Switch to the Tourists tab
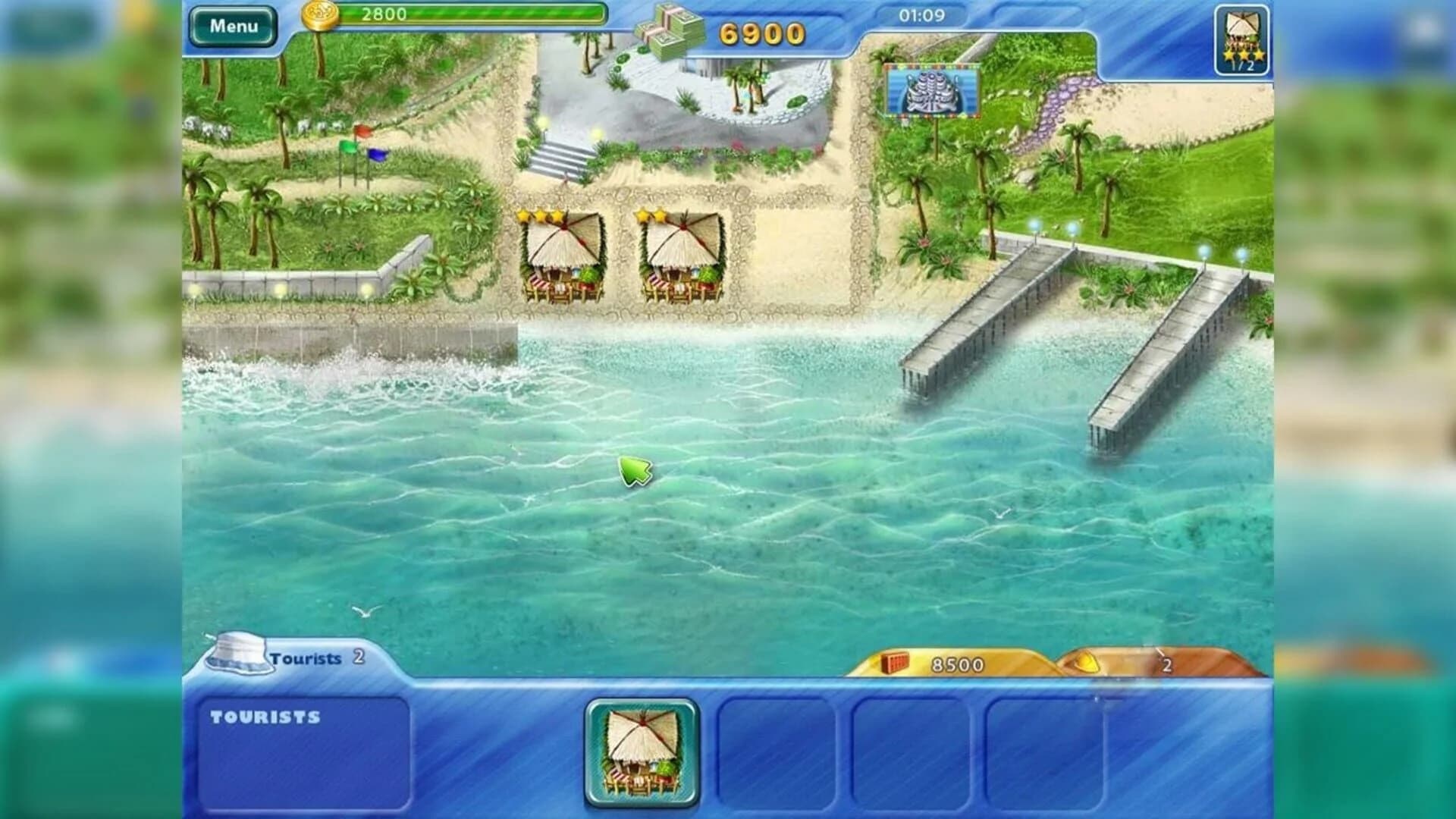The height and width of the screenshot is (819, 1456). click(x=306, y=658)
